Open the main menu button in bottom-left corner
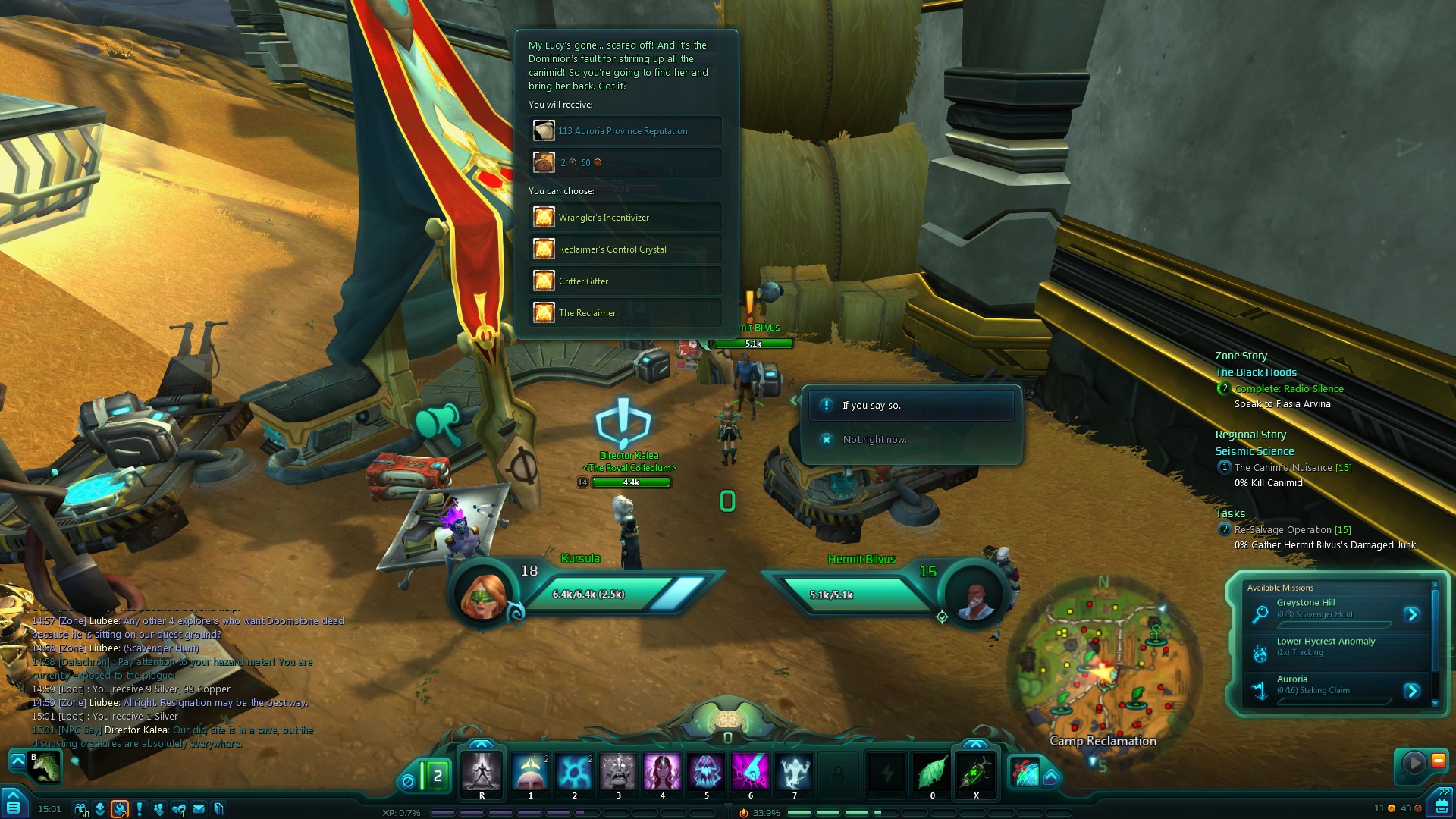This screenshot has width=1456, height=819. coord(13,804)
